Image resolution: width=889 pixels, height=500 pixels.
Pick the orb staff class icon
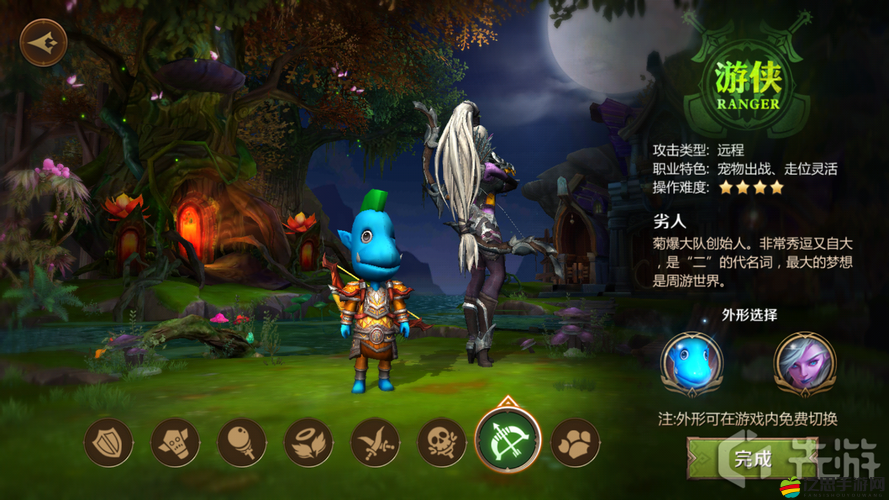(x=242, y=442)
